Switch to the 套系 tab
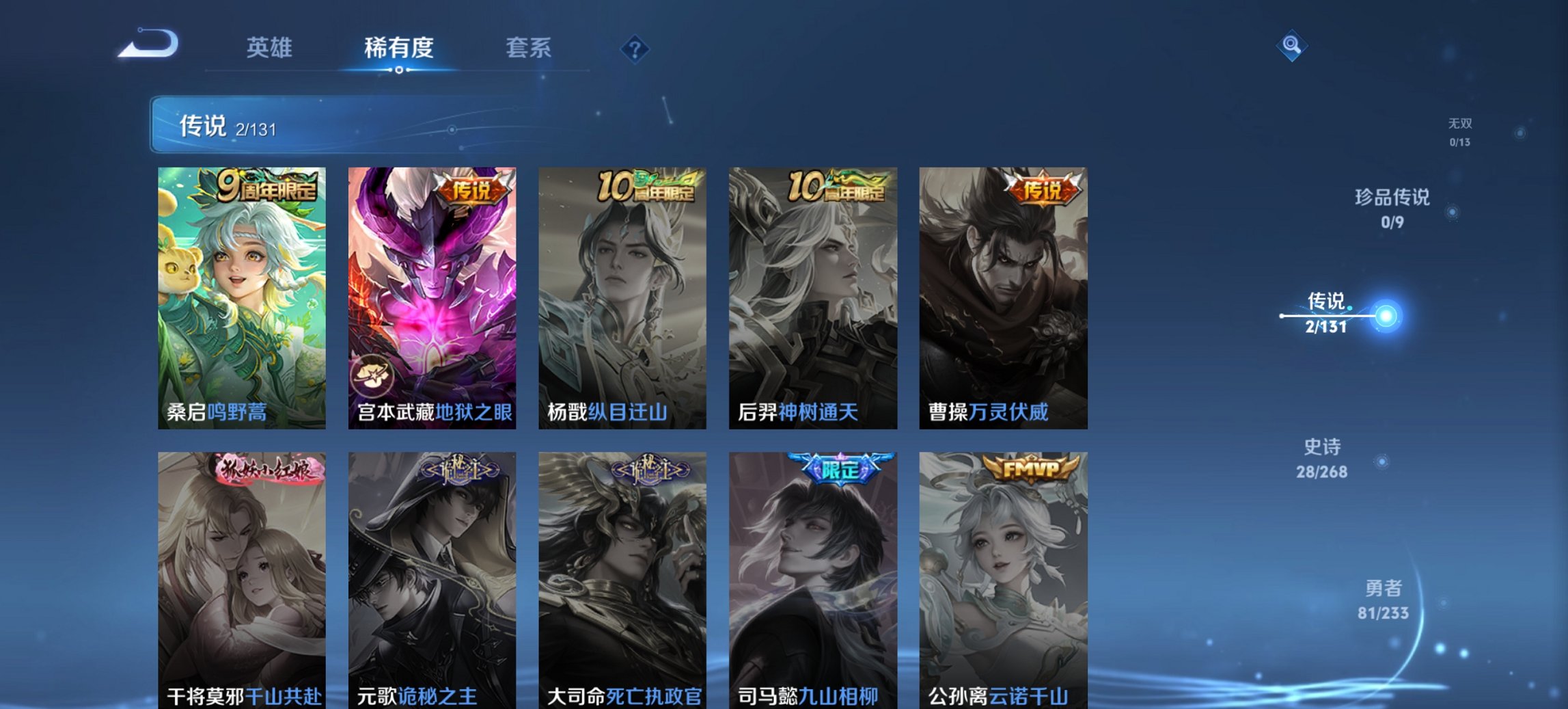This screenshot has height=709, width=1568. pyautogui.click(x=527, y=48)
